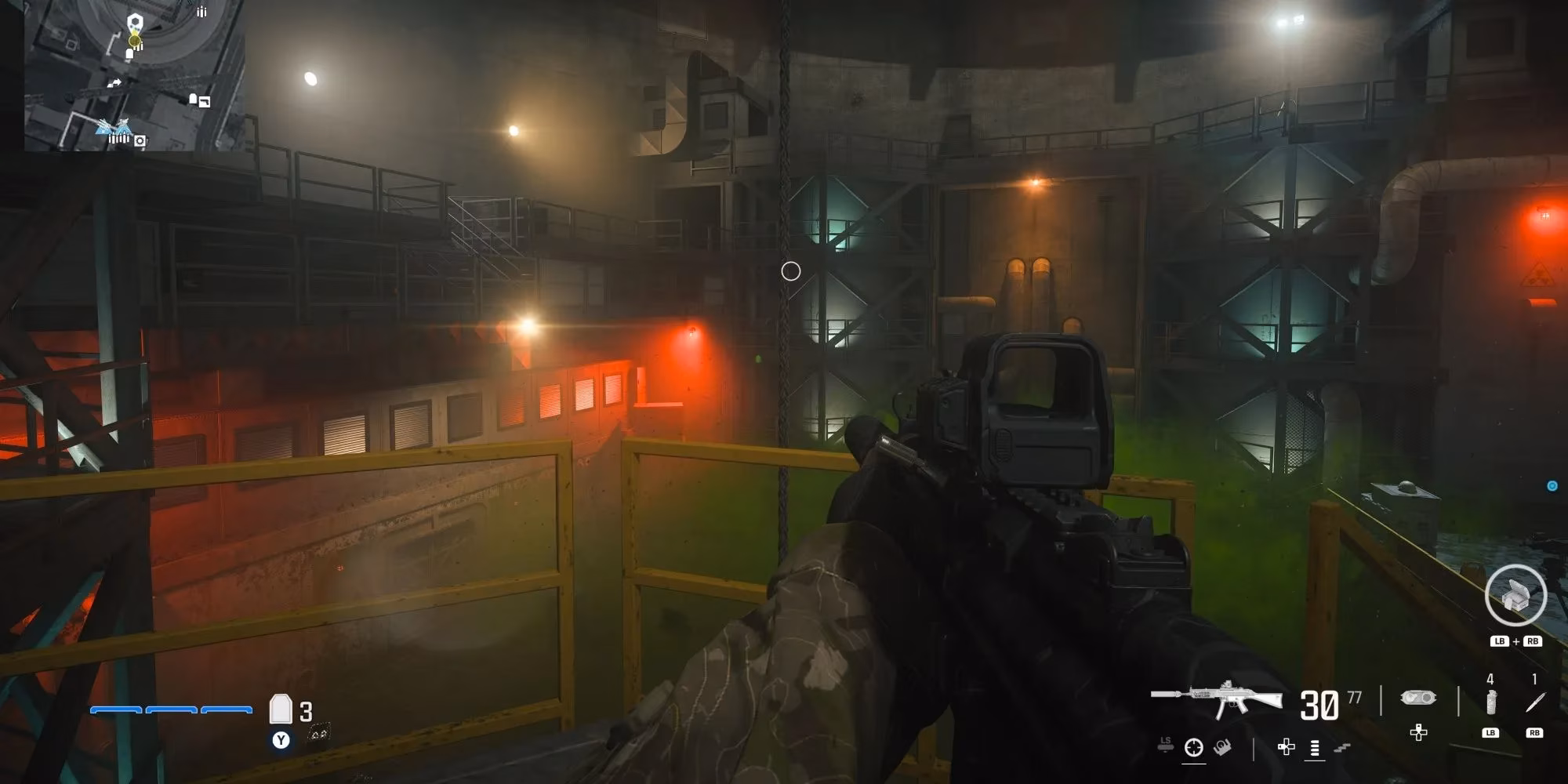Click the NVG goggles field upgrade icon
Screen dimensions: 1568x784
click(1418, 698)
